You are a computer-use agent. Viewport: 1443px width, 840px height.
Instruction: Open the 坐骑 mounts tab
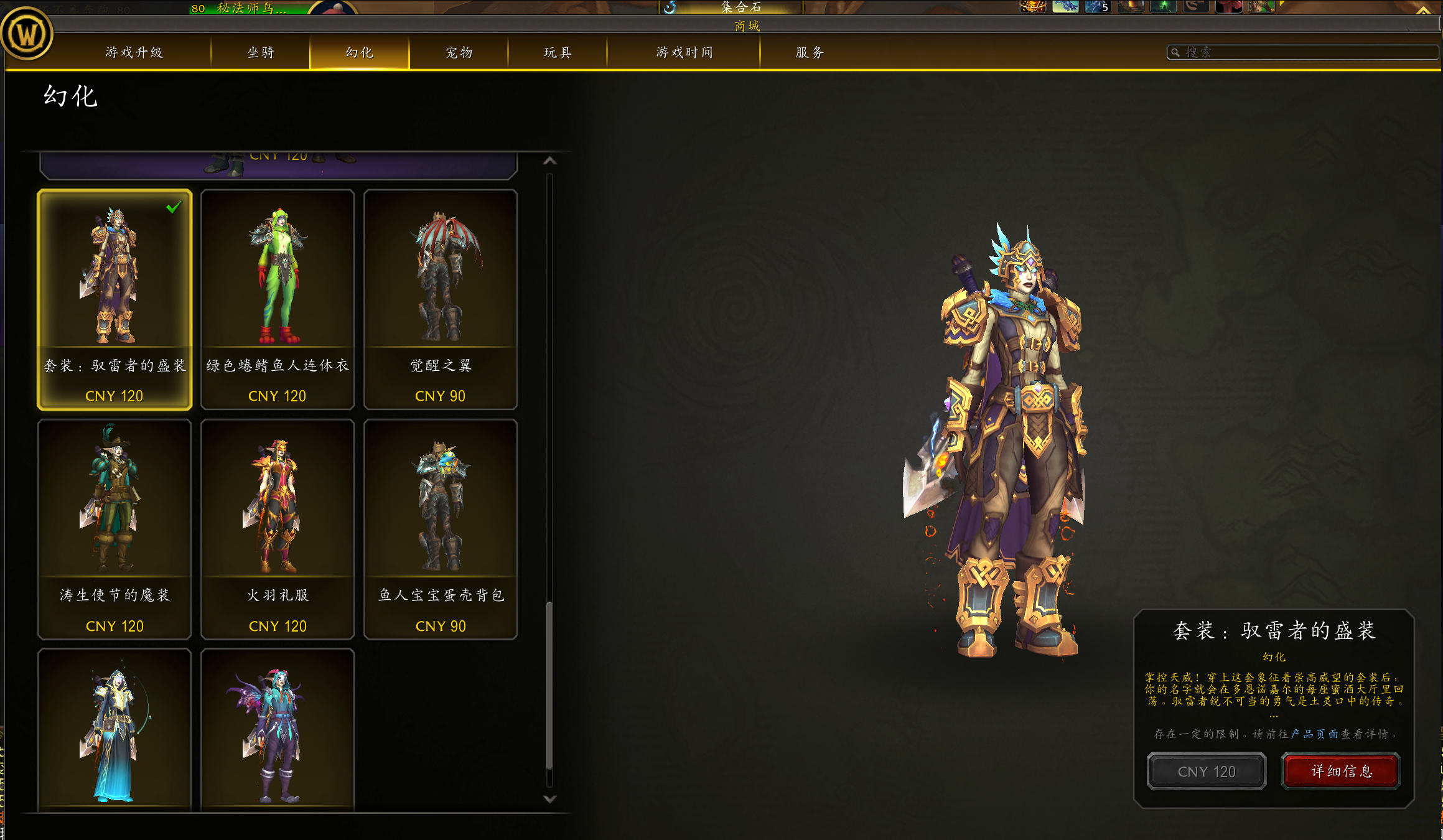click(261, 52)
